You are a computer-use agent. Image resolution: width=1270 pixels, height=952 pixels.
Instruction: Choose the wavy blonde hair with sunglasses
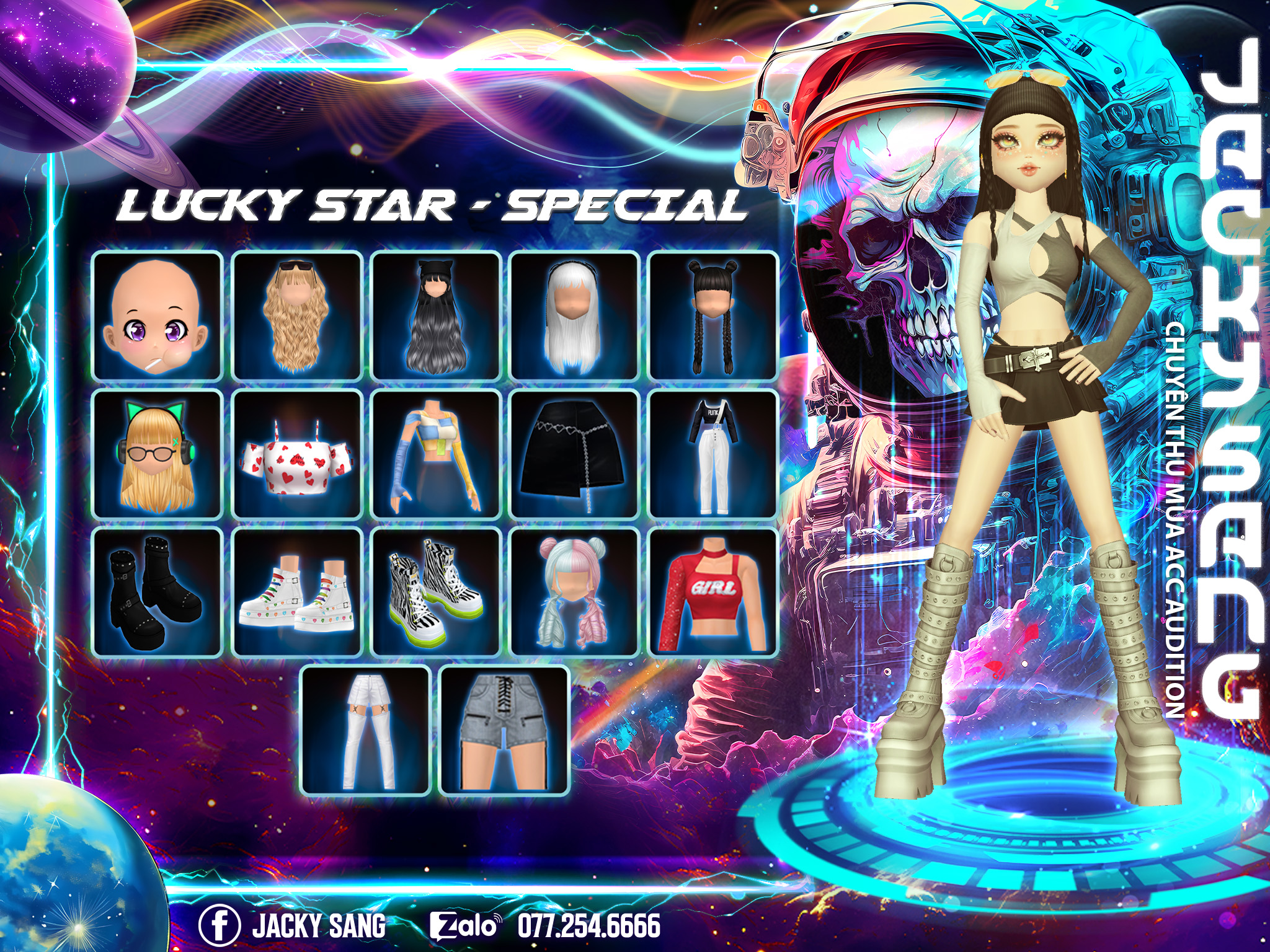click(297, 316)
